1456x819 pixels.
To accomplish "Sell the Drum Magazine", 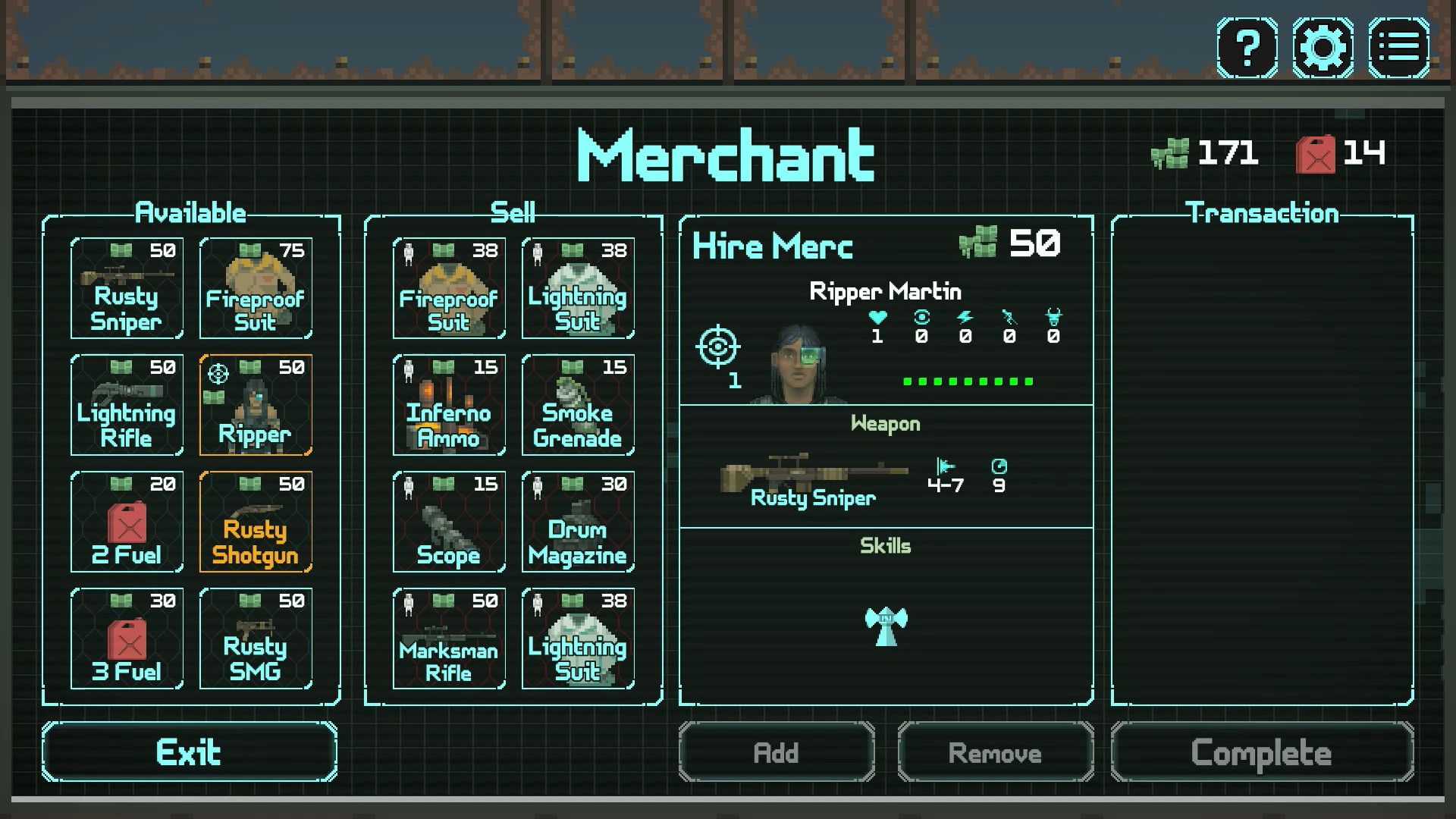I will click(x=578, y=522).
